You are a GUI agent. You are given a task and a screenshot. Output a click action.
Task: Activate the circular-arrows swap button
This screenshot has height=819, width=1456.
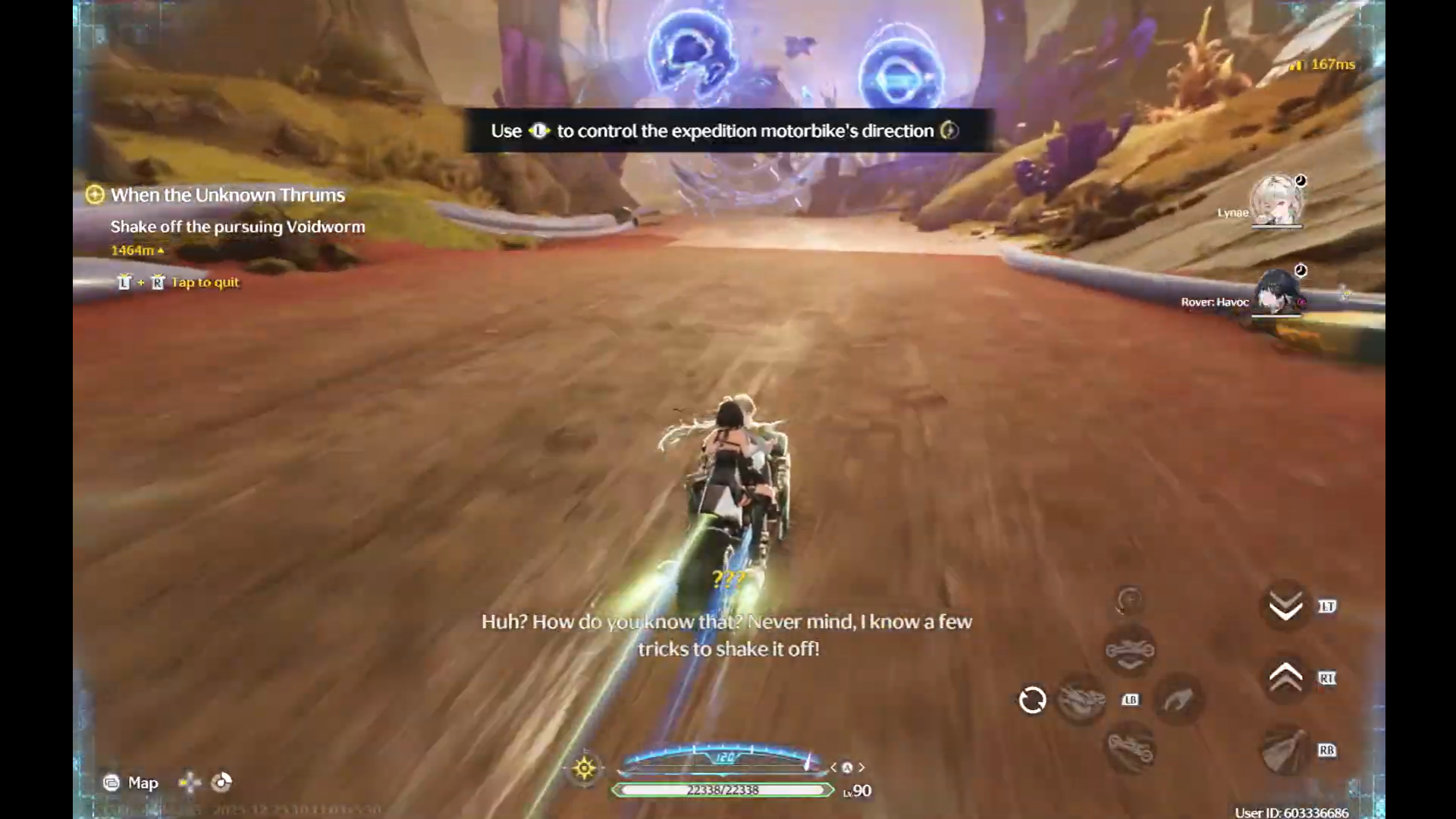pos(1032,700)
